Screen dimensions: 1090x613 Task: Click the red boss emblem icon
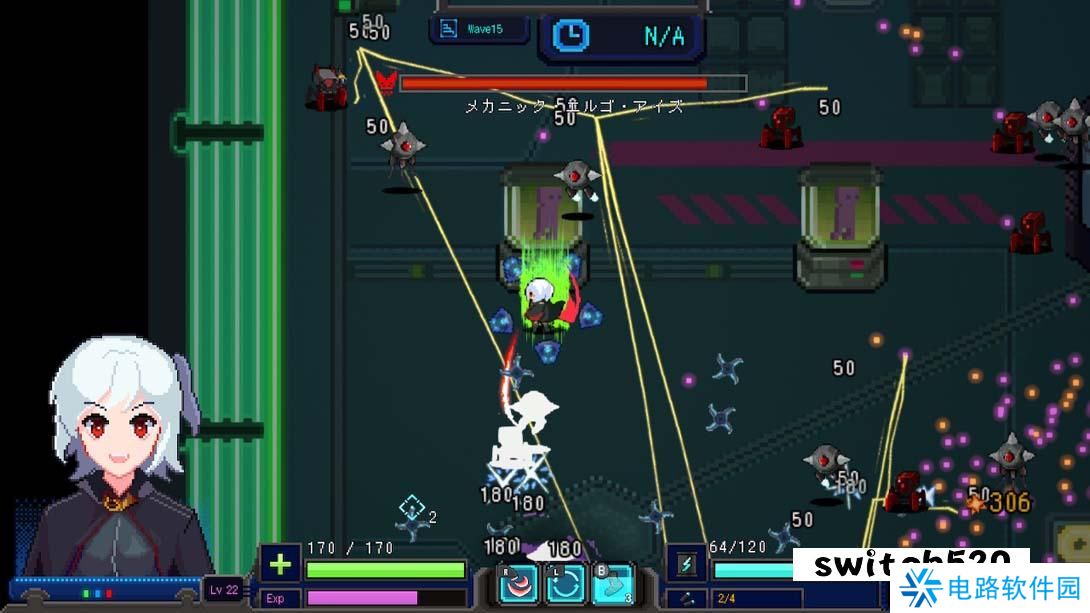pyautogui.click(x=385, y=80)
